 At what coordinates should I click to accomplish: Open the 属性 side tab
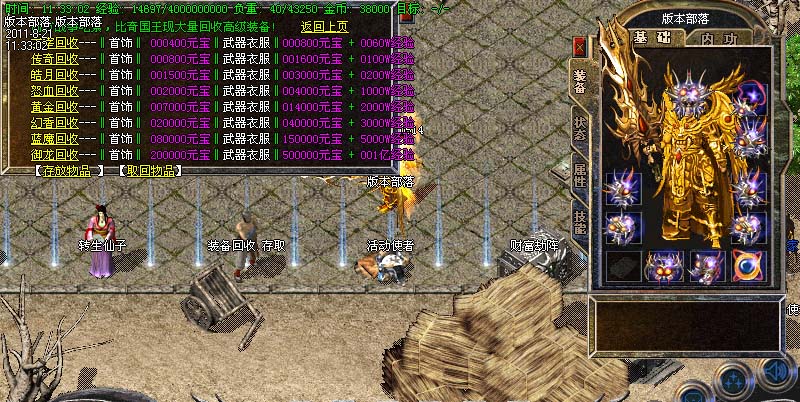579,176
